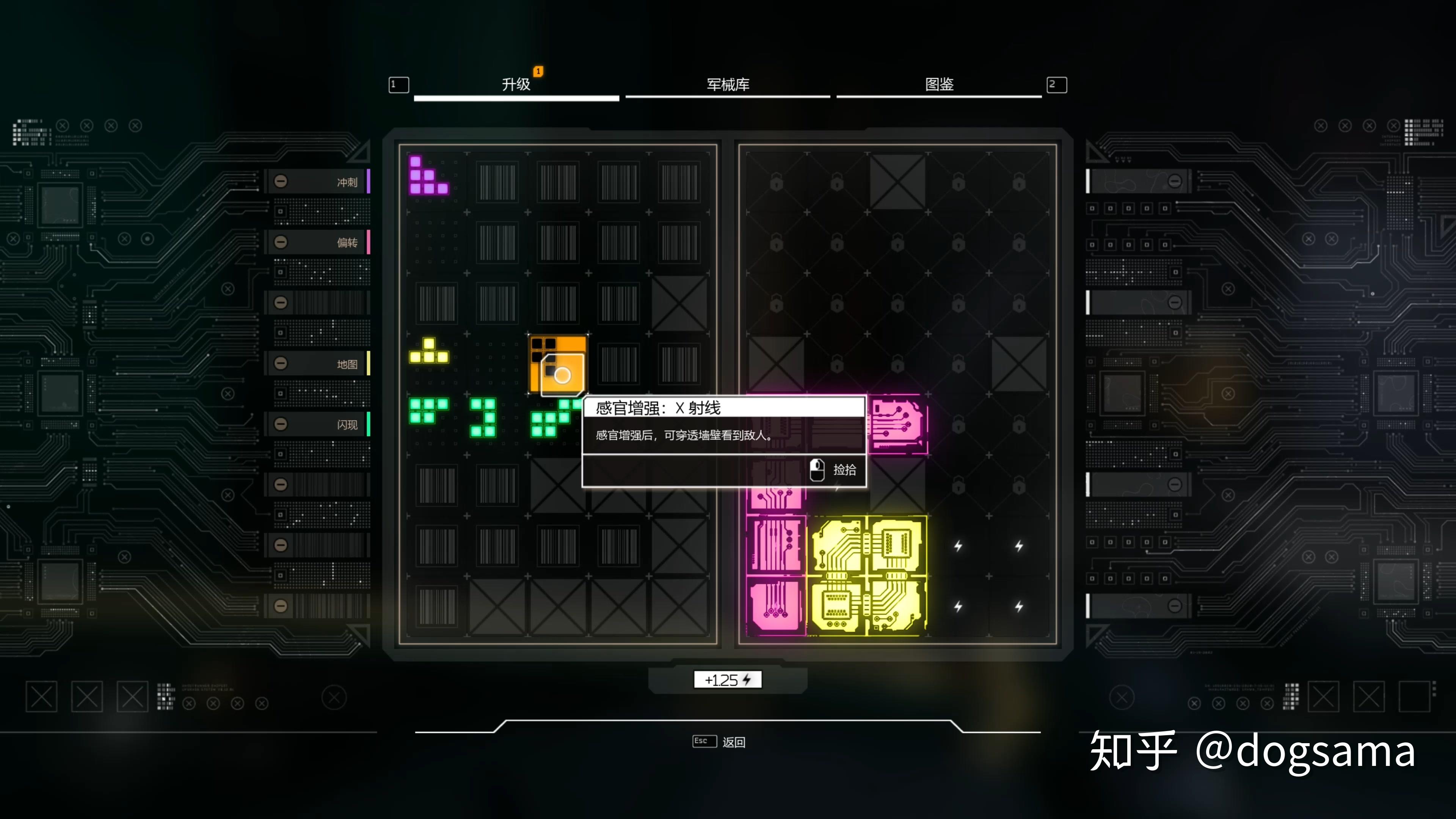Select the pink circuit chip beside tooltip
This screenshot has width=1456, height=819.
tap(897, 425)
